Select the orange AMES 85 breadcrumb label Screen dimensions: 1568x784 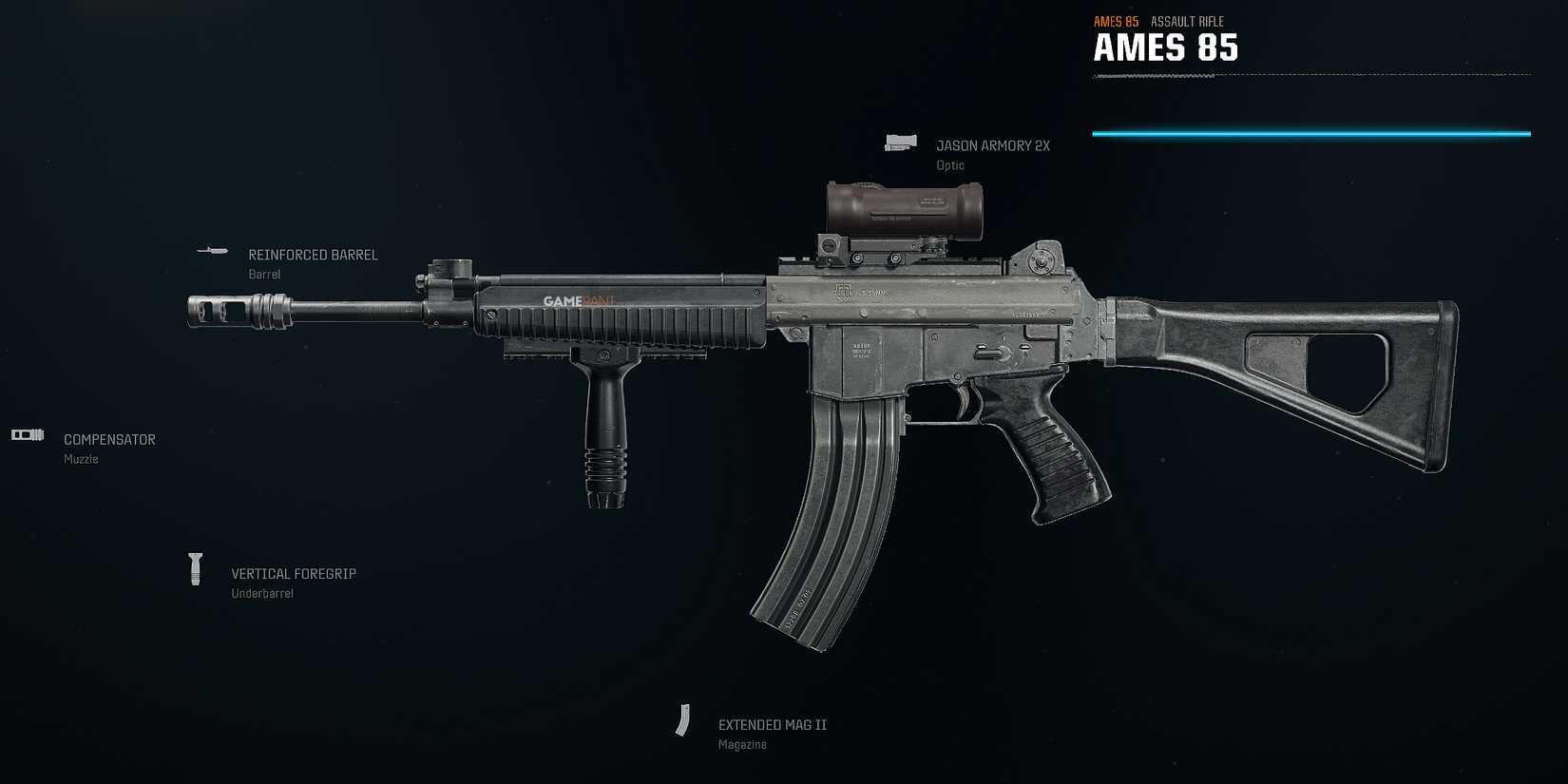pyautogui.click(x=1116, y=21)
